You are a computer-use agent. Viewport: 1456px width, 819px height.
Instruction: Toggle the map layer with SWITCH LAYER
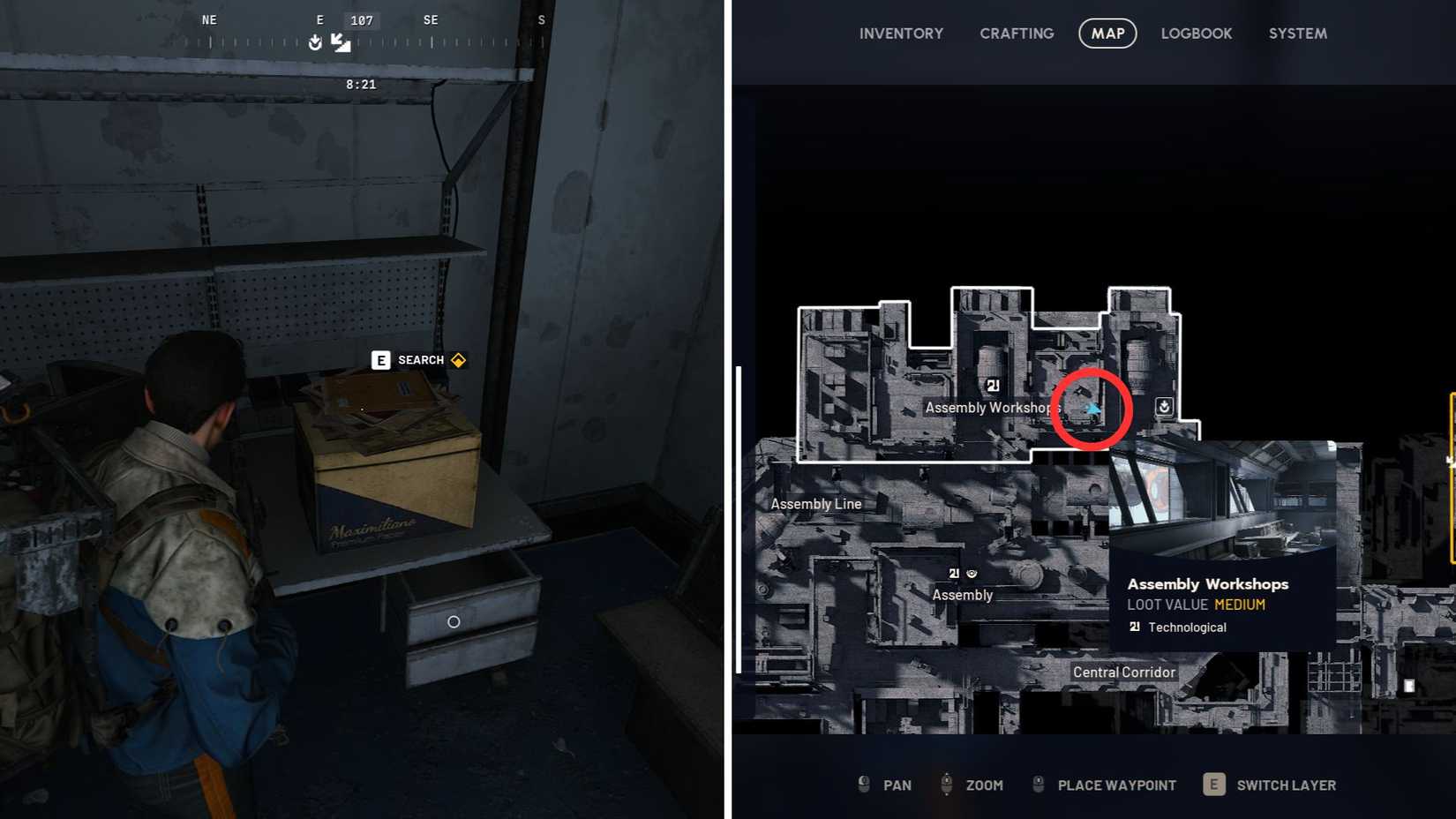(1287, 785)
